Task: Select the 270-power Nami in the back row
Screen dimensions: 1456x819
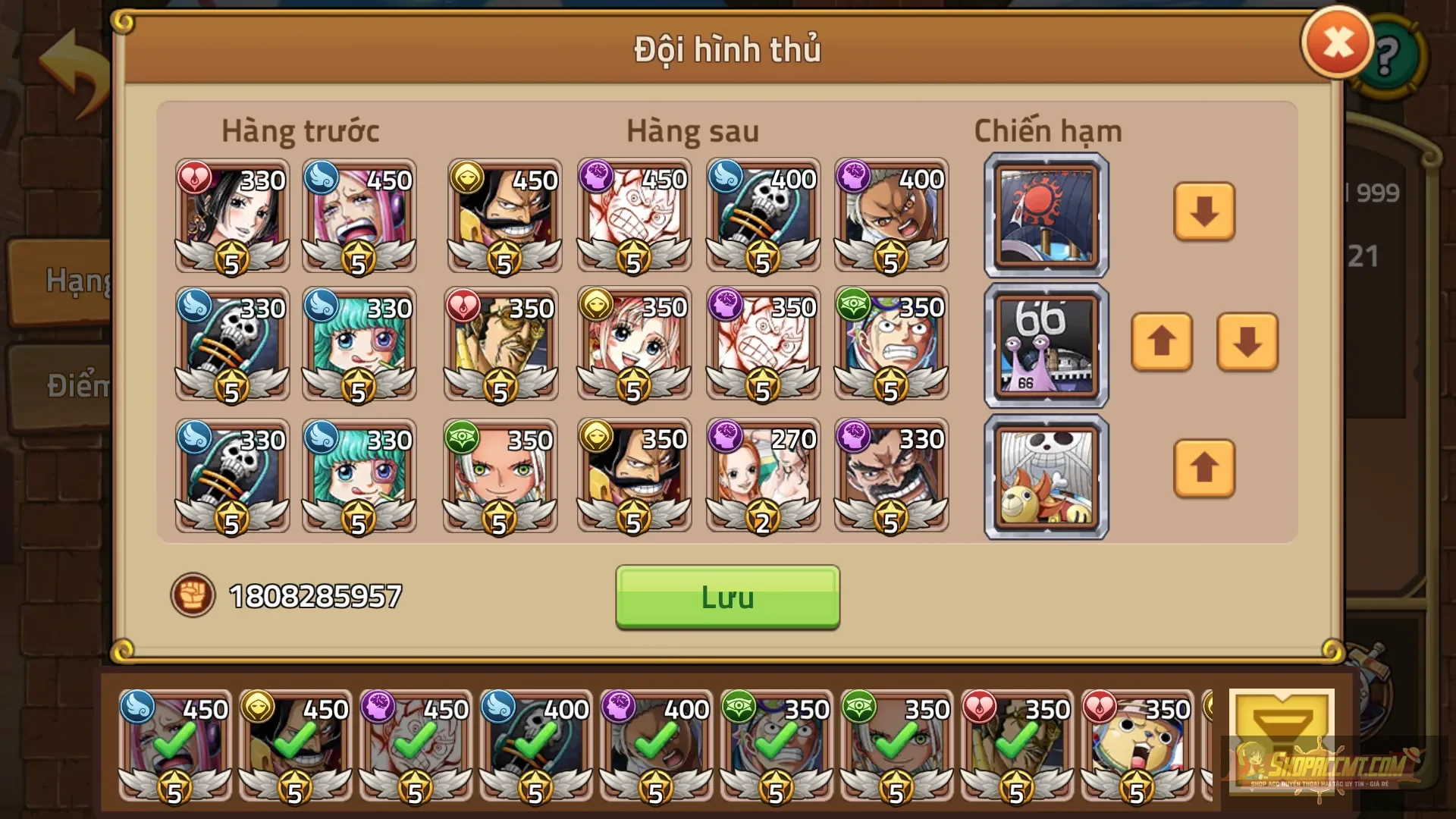Action: (x=762, y=476)
